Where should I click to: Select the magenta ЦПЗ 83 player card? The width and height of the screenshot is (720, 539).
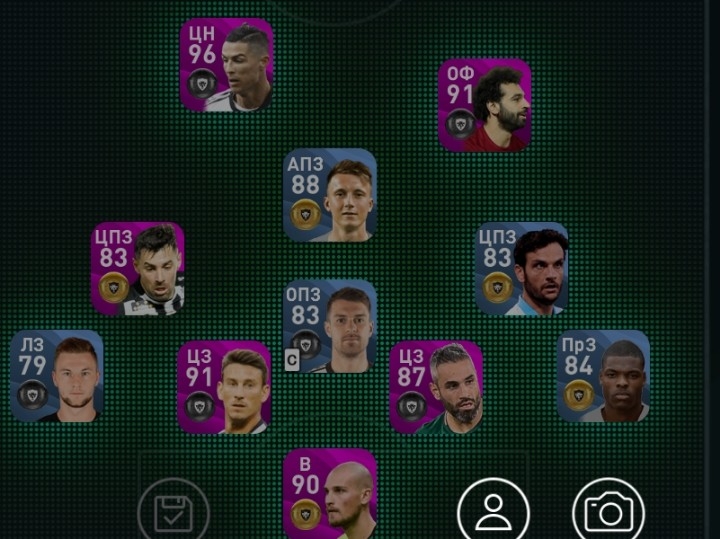(138, 269)
